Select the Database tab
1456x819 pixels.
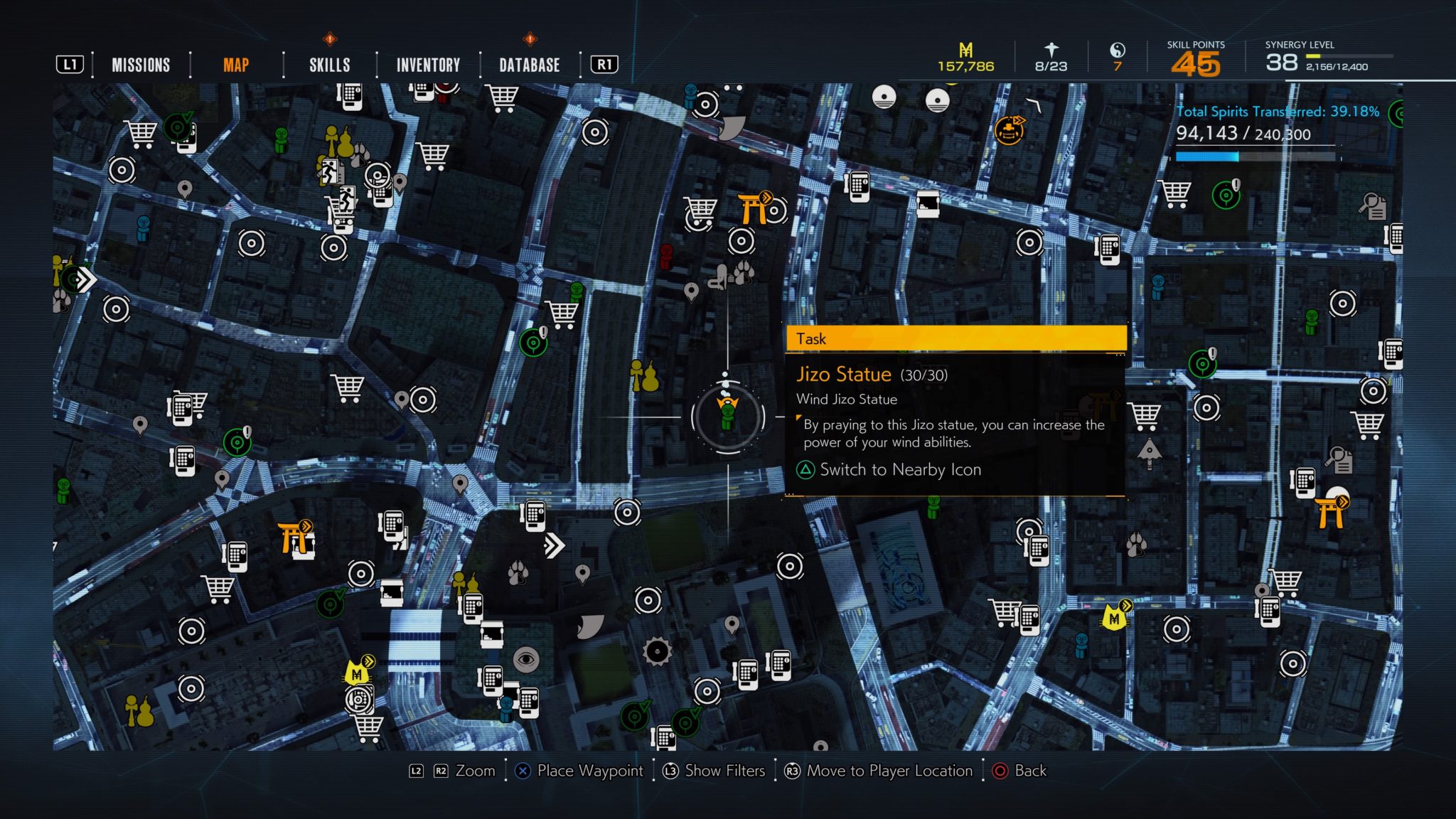530,65
